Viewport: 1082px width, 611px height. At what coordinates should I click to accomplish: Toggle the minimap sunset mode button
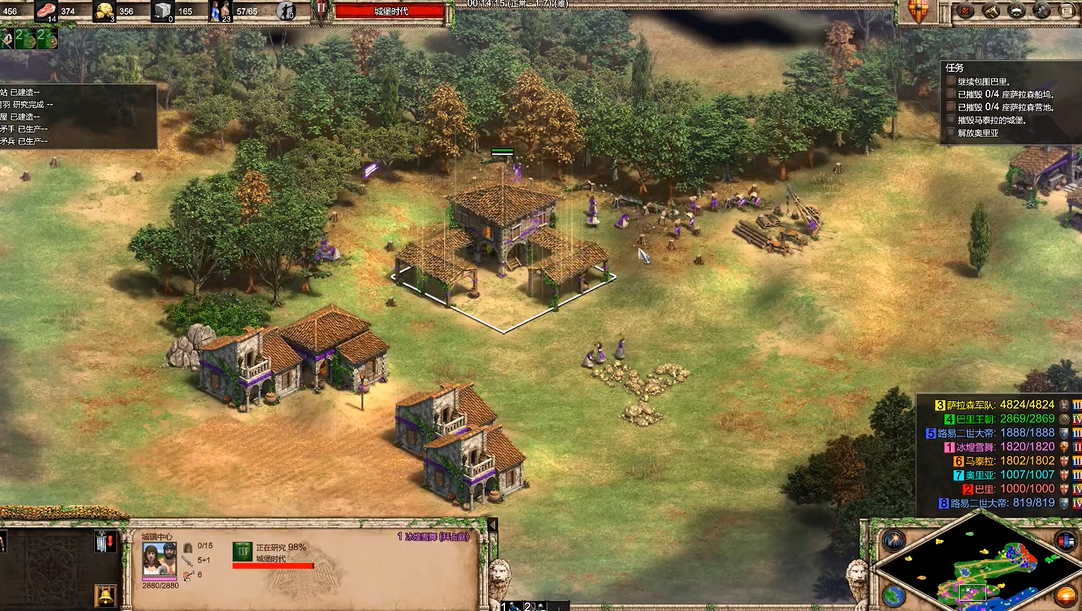[x=1066, y=595]
